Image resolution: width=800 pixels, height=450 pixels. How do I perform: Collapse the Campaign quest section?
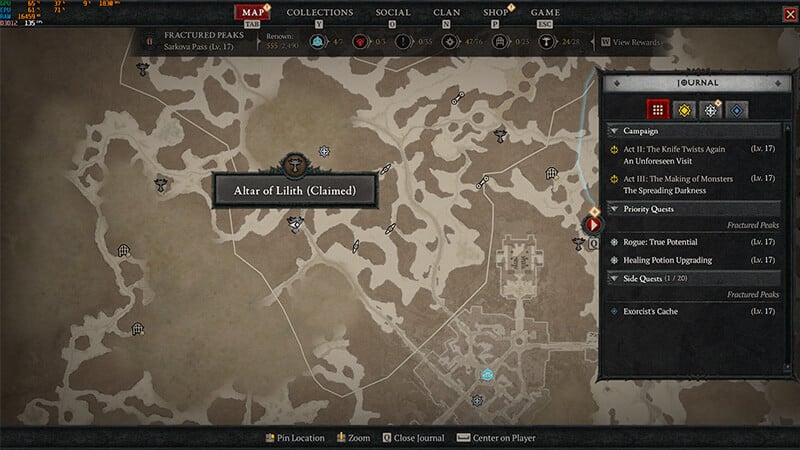(613, 130)
